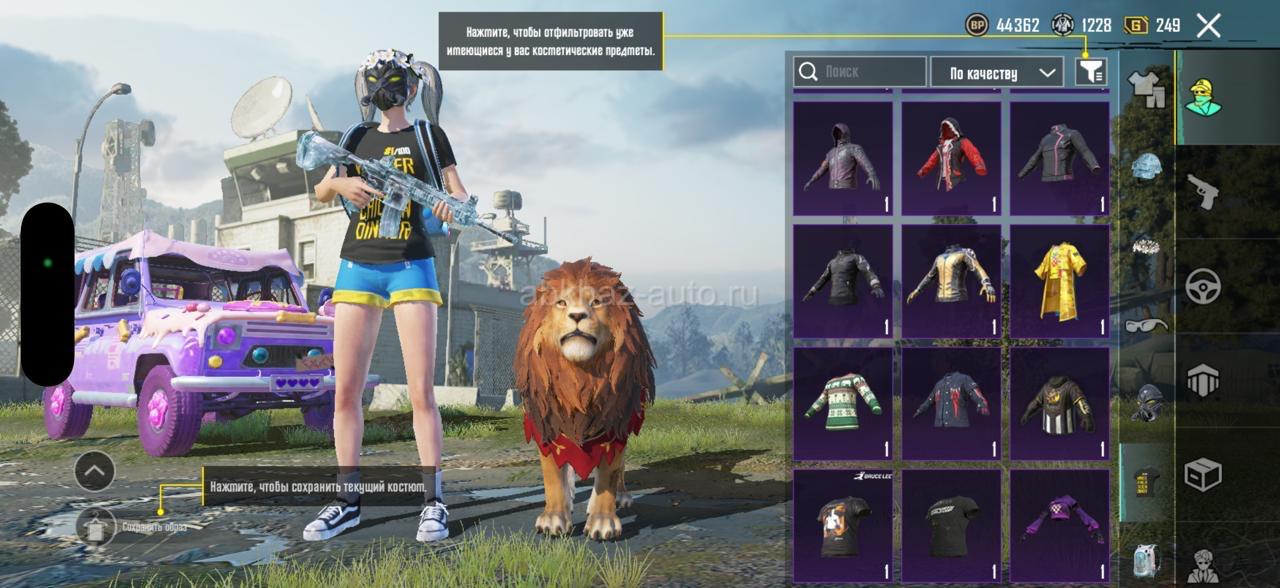Image resolution: width=1280 pixels, height=588 pixels.
Task: Save the current outfit with 'Сохранить образ'
Action: [x=97, y=525]
